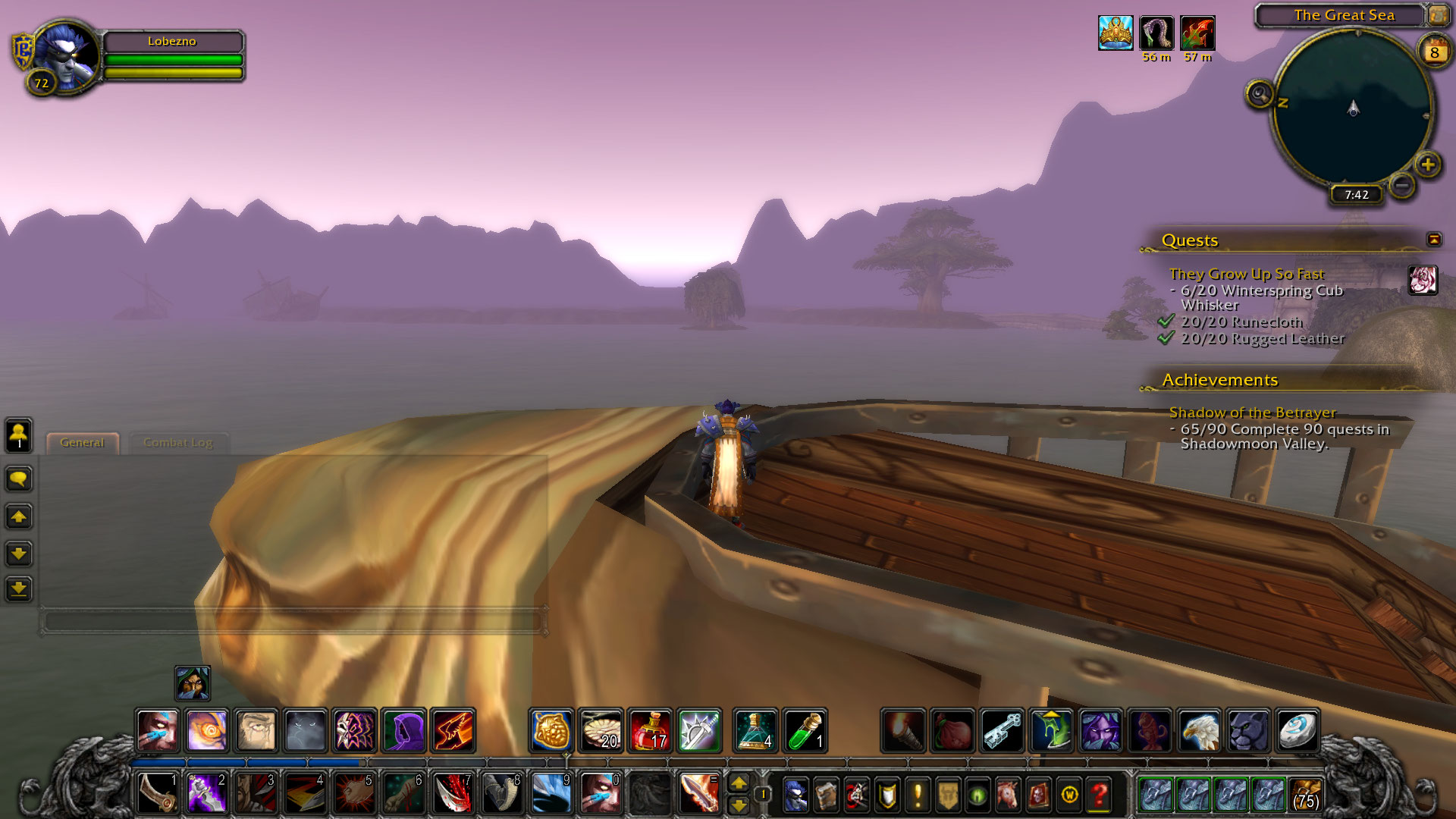The image size is (1456, 819).
Task: Zoom in on the minimap
Action: click(1428, 165)
